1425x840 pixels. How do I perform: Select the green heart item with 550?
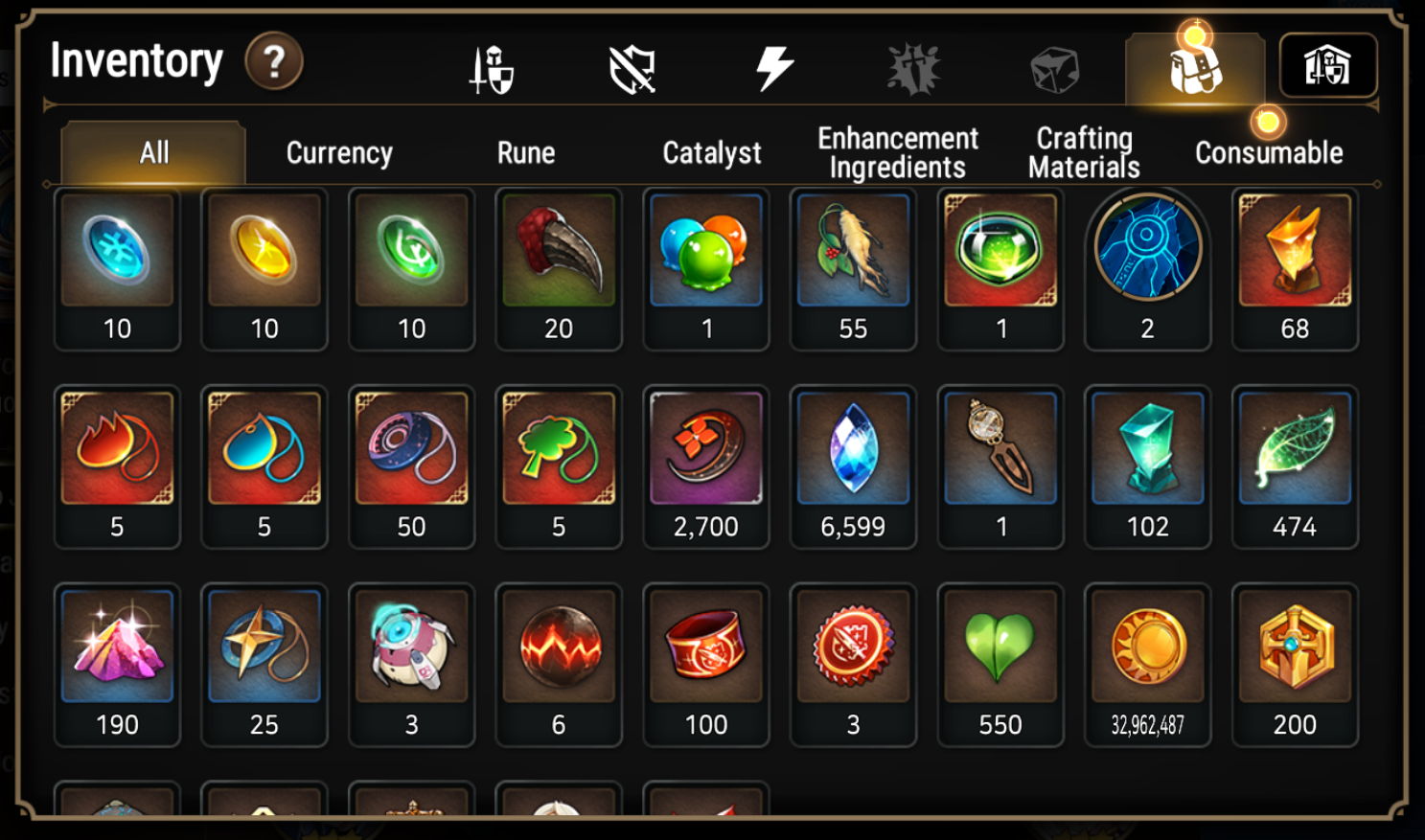(x=1000, y=665)
